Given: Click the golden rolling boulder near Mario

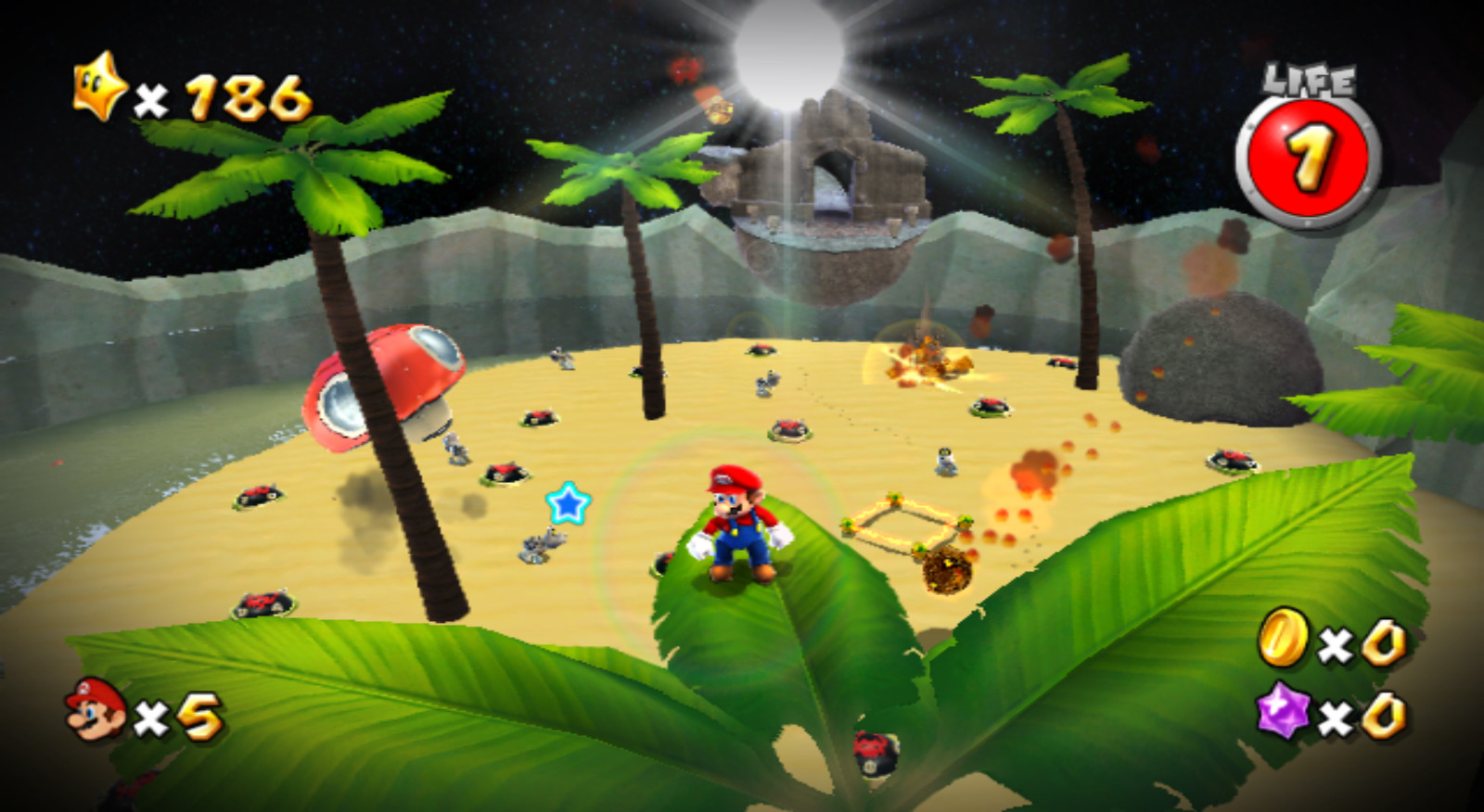Looking at the screenshot, I should point(946,570).
